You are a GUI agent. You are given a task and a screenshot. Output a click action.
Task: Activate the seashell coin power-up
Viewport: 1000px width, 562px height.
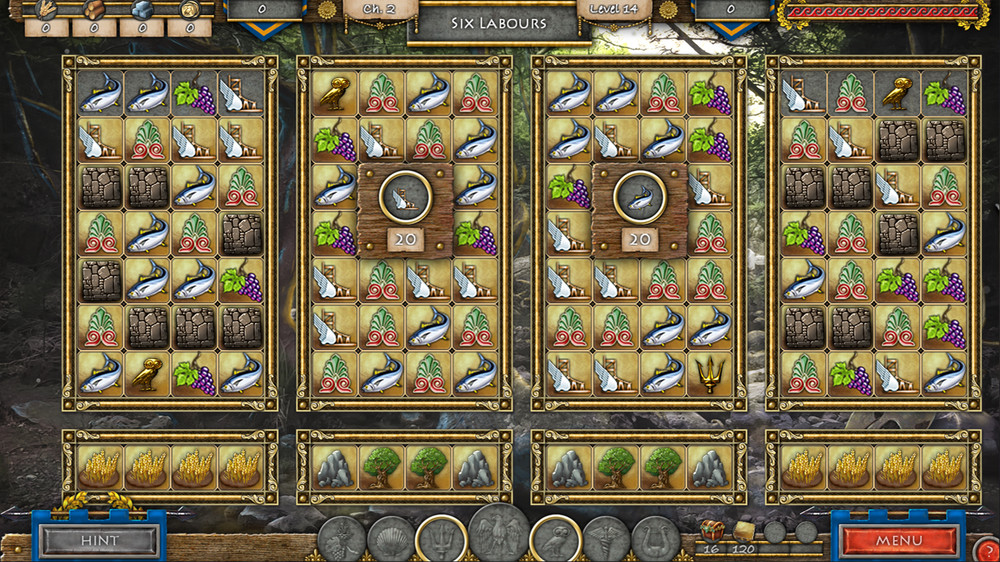point(390,540)
